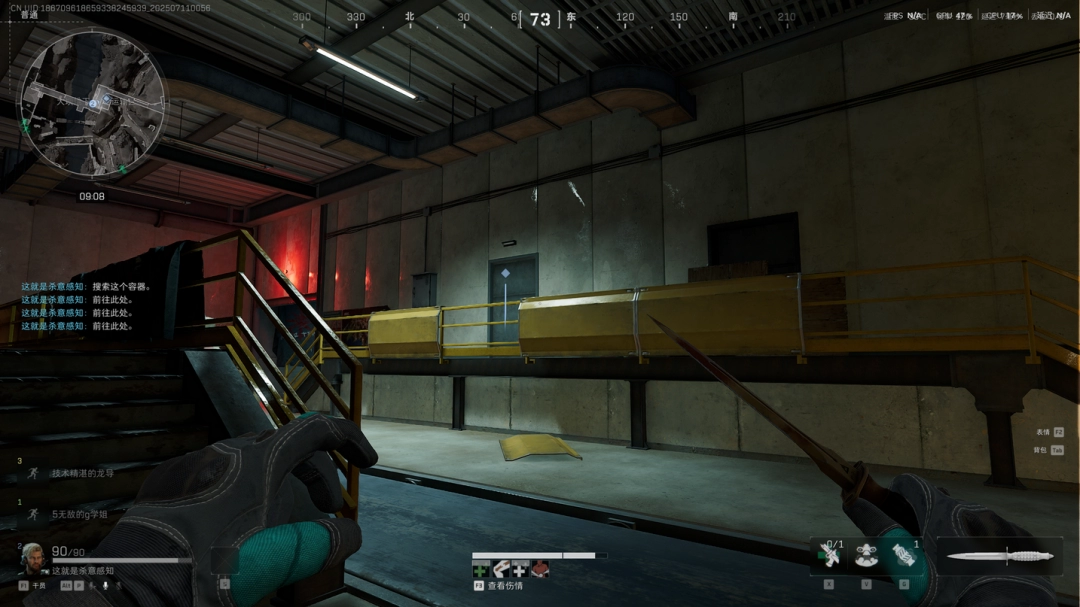Activate the healing pistol ability icon
This screenshot has height=607, width=1080.
(x=828, y=554)
